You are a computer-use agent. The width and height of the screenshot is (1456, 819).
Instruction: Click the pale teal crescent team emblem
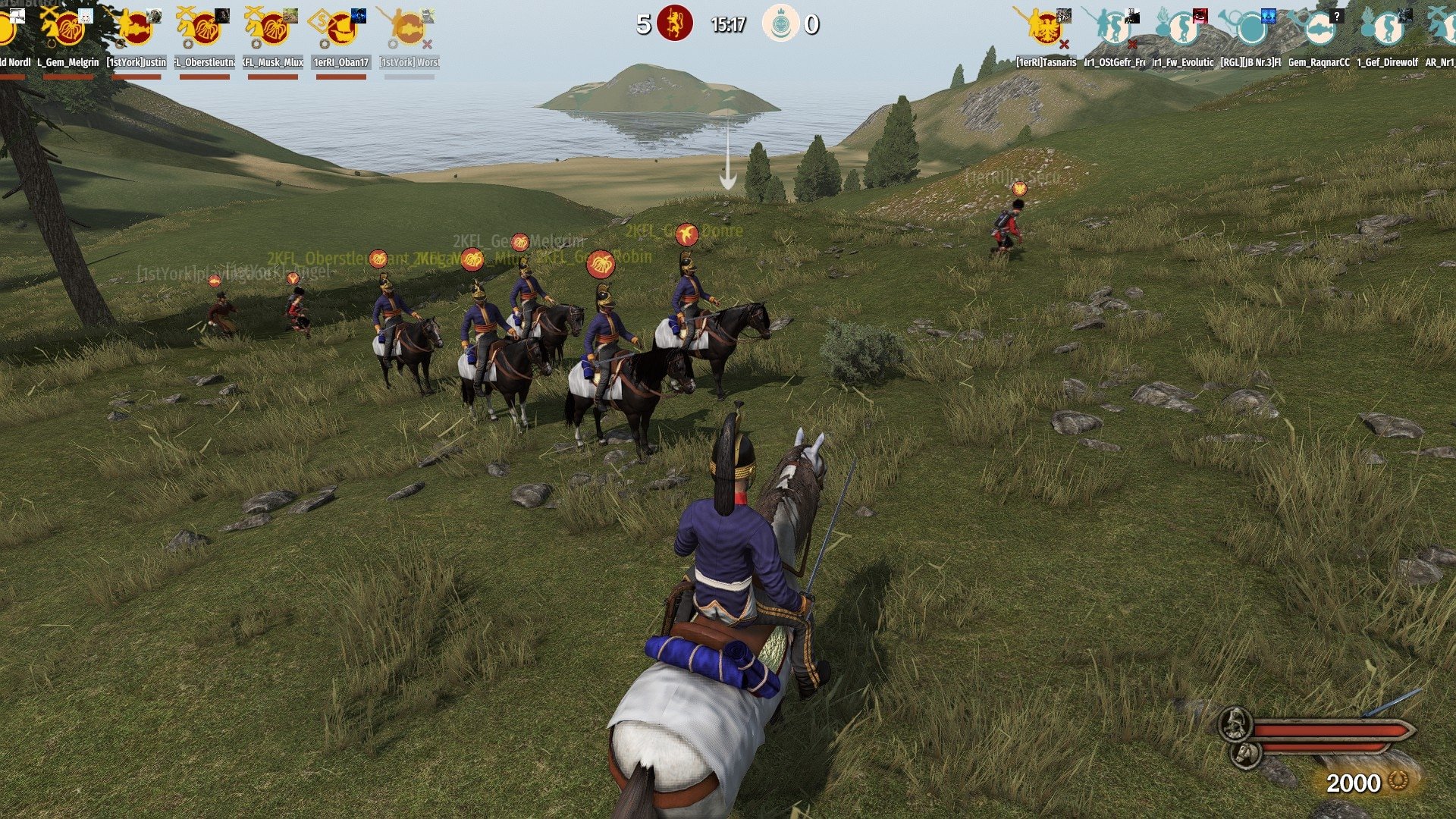(780, 24)
